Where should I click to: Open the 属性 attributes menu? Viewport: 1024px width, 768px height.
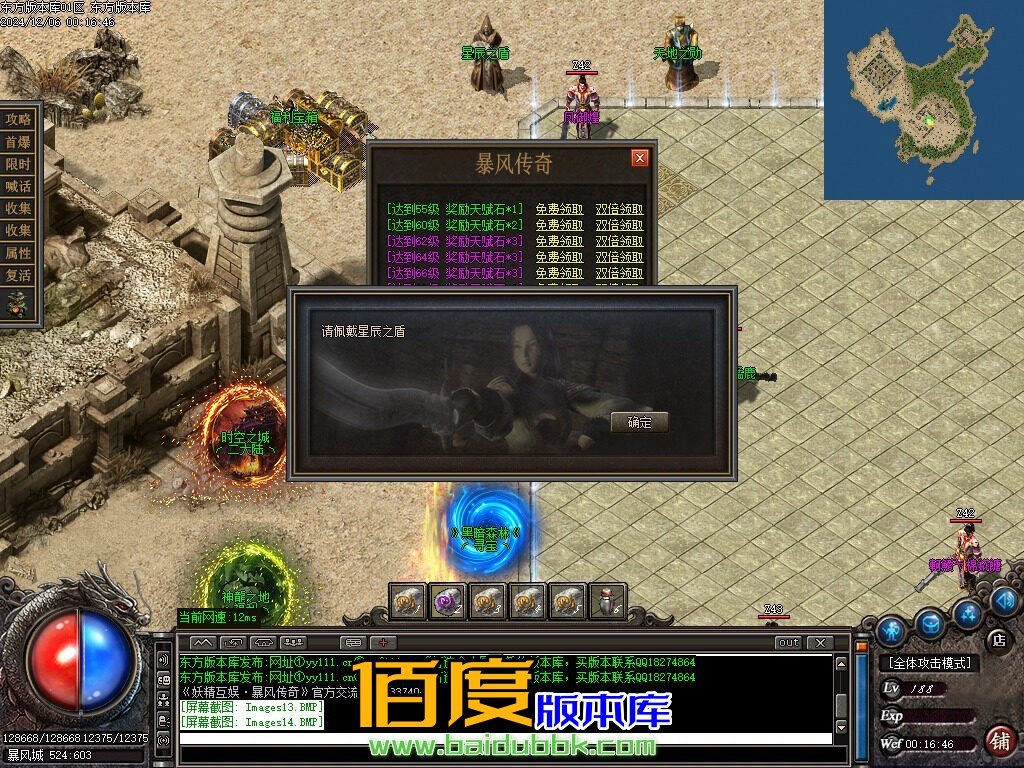click(x=19, y=253)
